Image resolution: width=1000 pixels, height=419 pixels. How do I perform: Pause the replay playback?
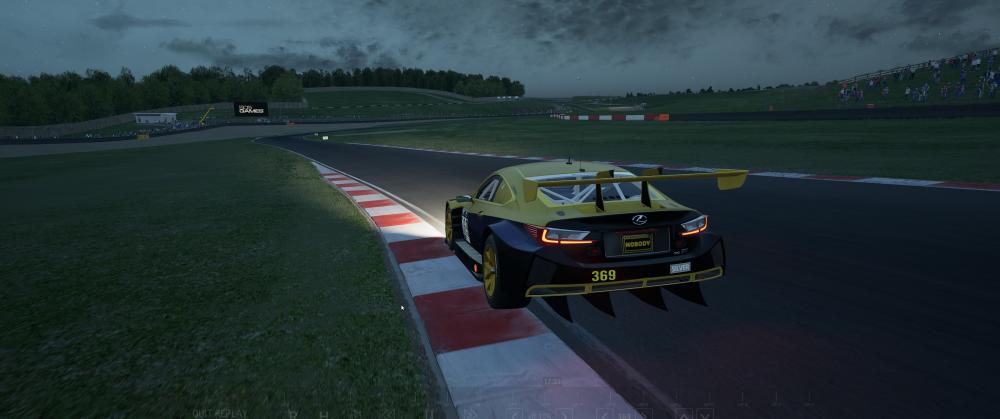tap(429, 413)
